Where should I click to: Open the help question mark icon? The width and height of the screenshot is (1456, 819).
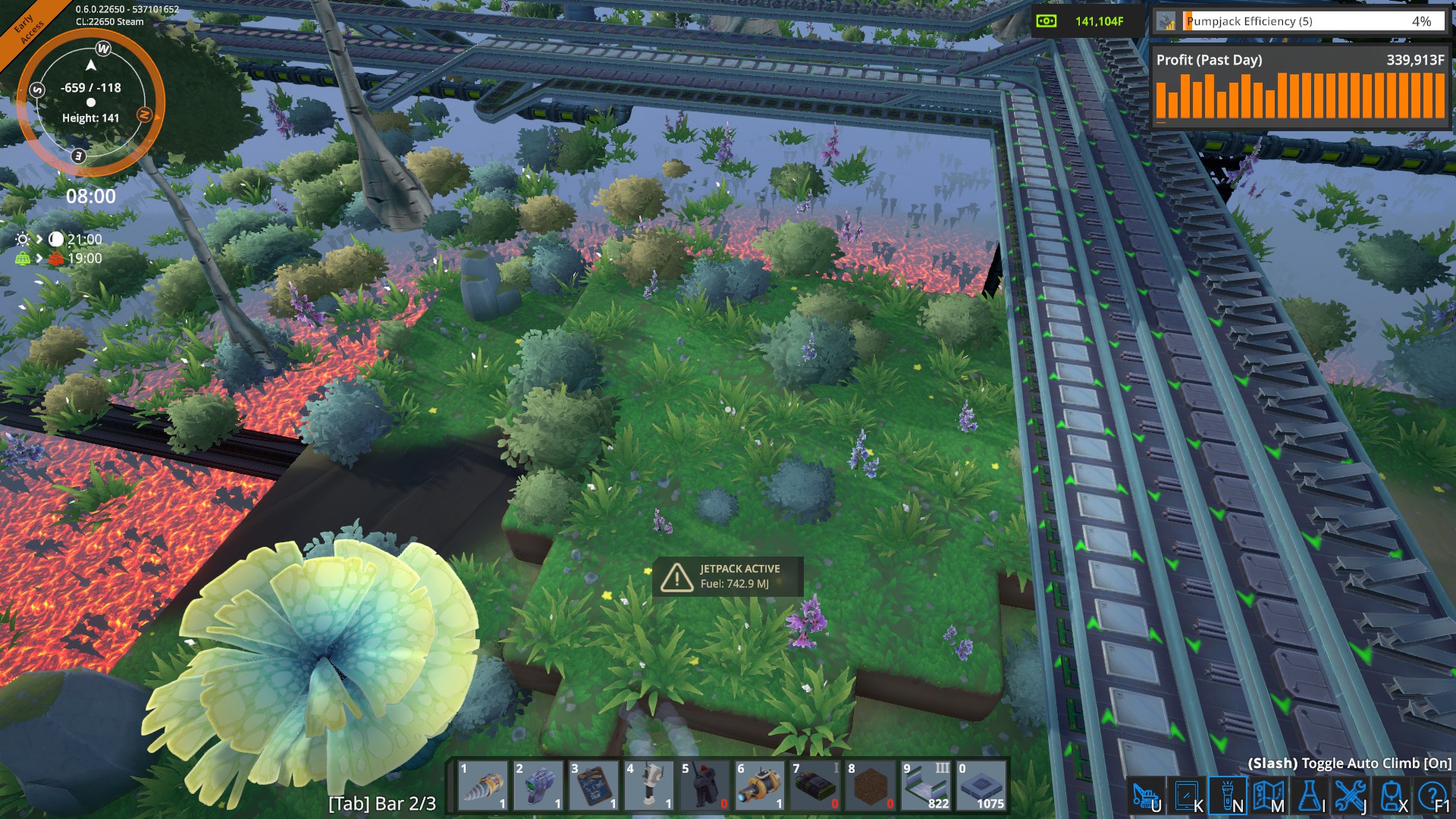[1432, 796]
